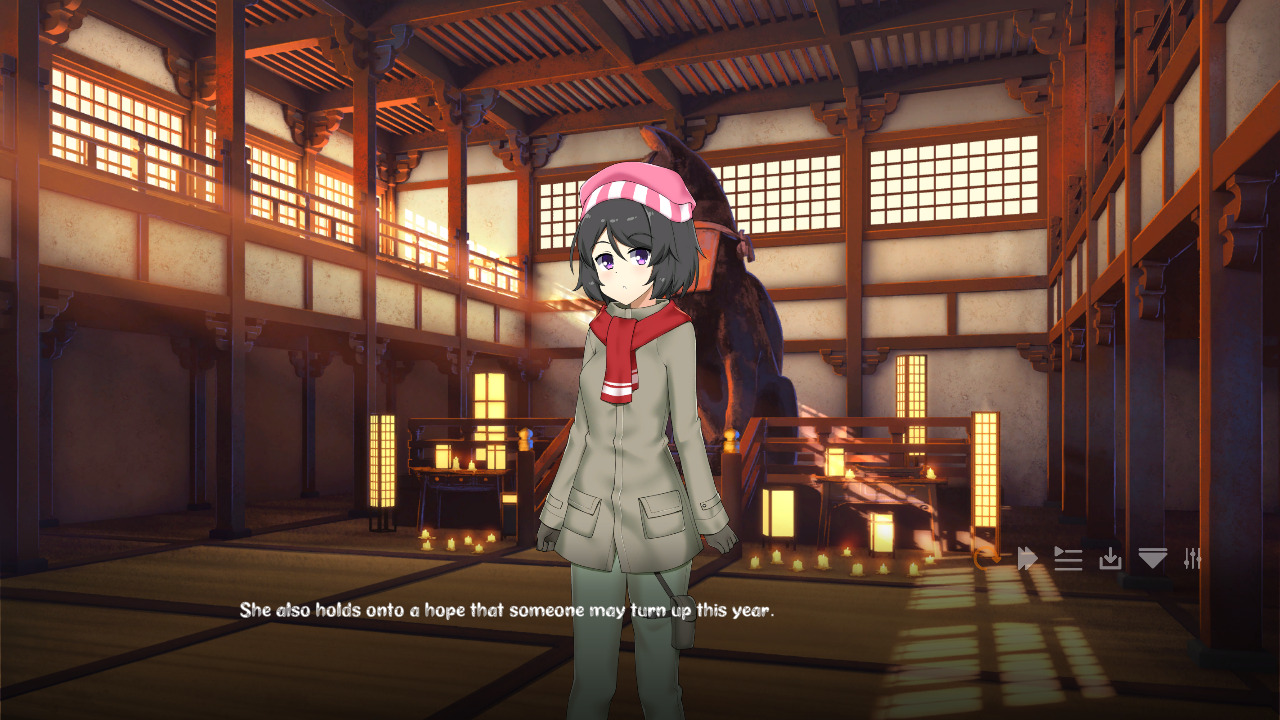Click the character's red scarf
The image size is (1280, 720).
tap(620, 350)
